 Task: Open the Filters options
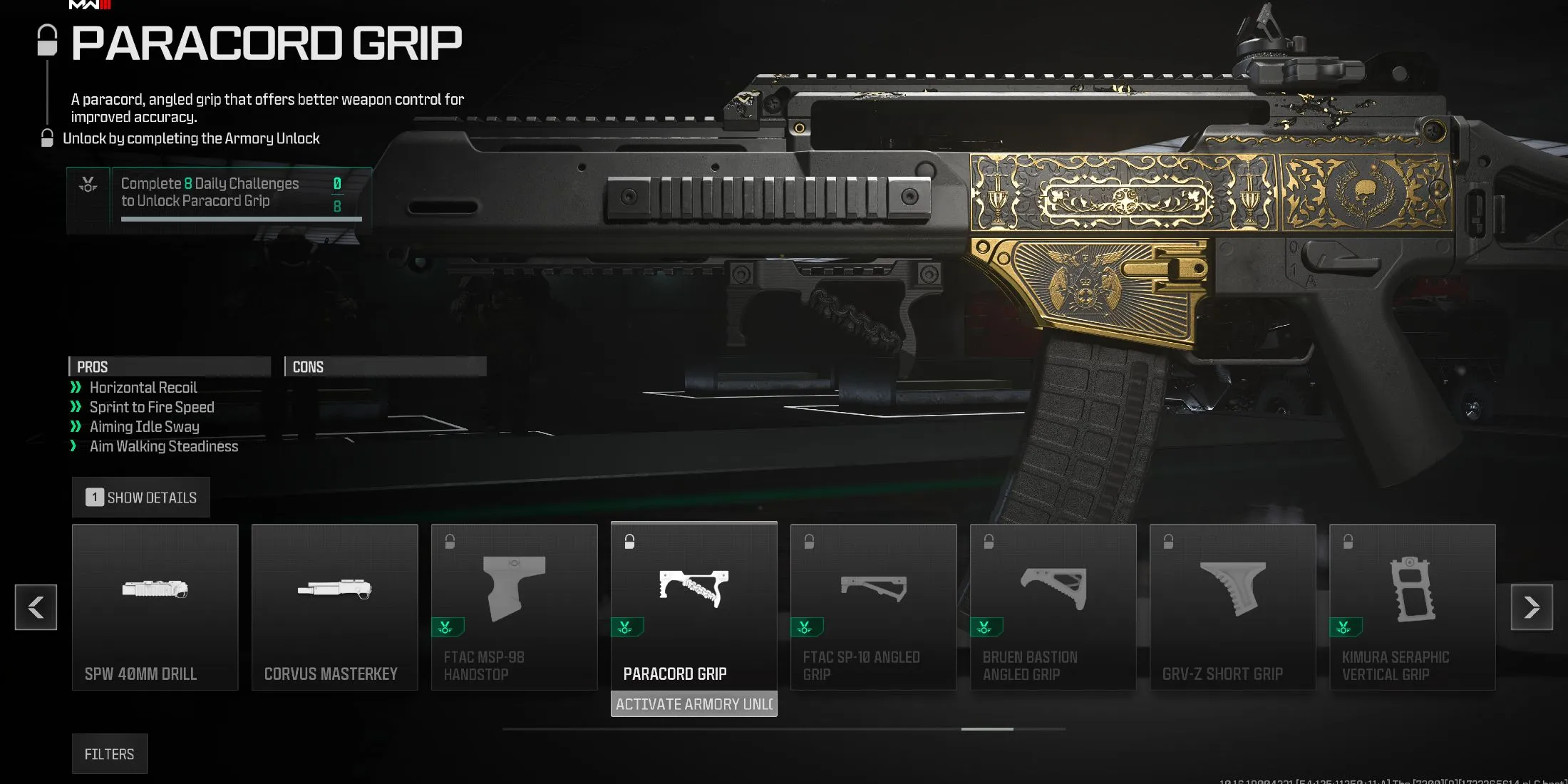pyautogui.click(x=109, y=754)
